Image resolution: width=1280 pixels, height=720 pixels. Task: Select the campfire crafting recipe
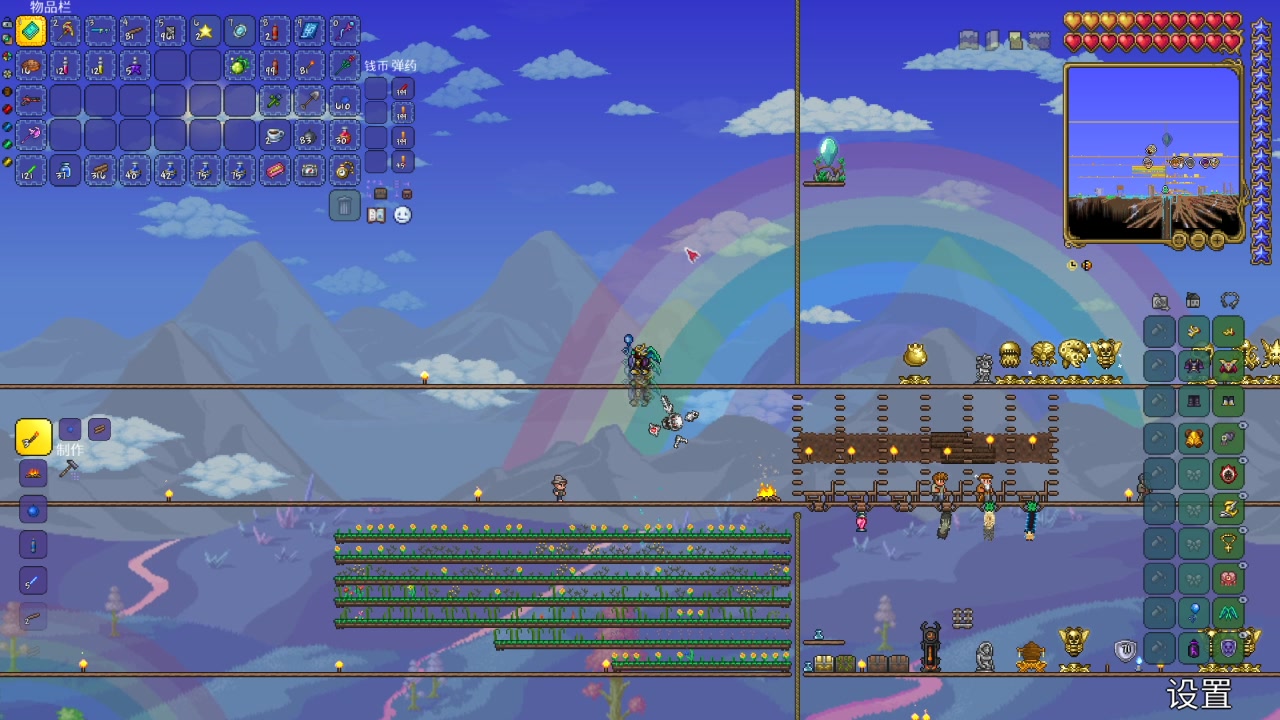point(33,473)
